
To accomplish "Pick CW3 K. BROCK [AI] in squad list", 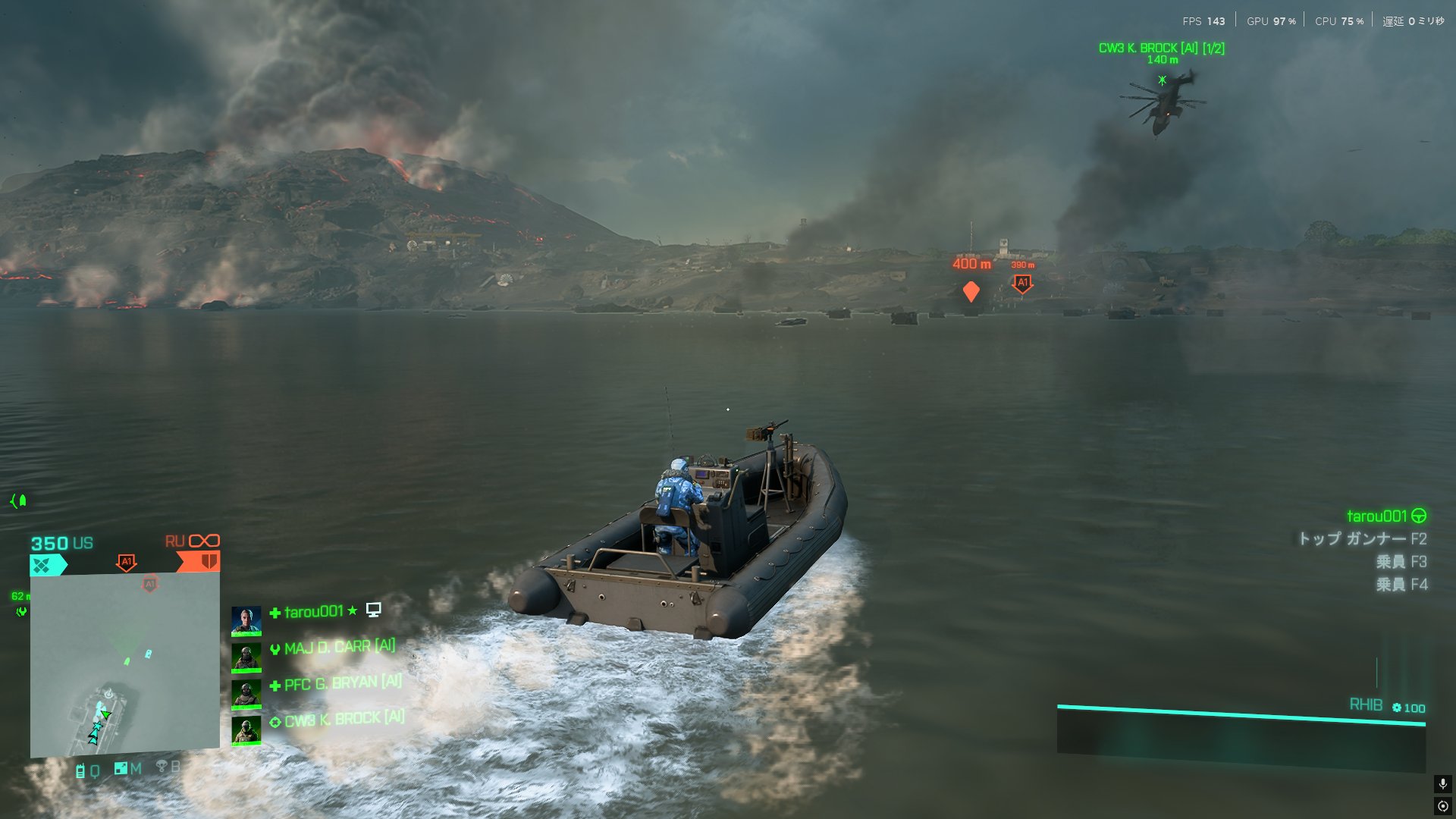I will [344, 719].
